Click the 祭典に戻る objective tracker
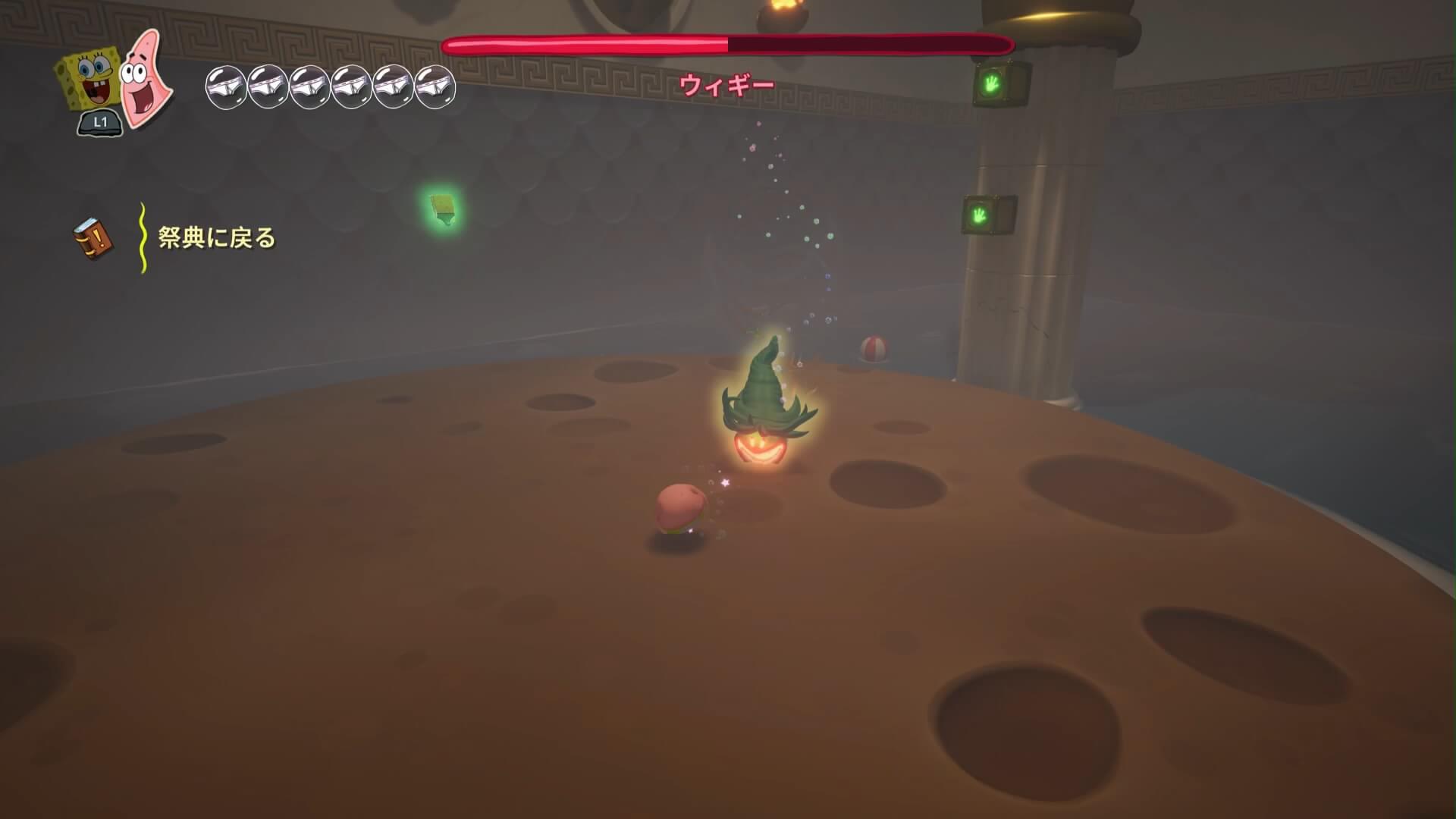The height and width of the screenshot is (819, 1456). [217, 238]
